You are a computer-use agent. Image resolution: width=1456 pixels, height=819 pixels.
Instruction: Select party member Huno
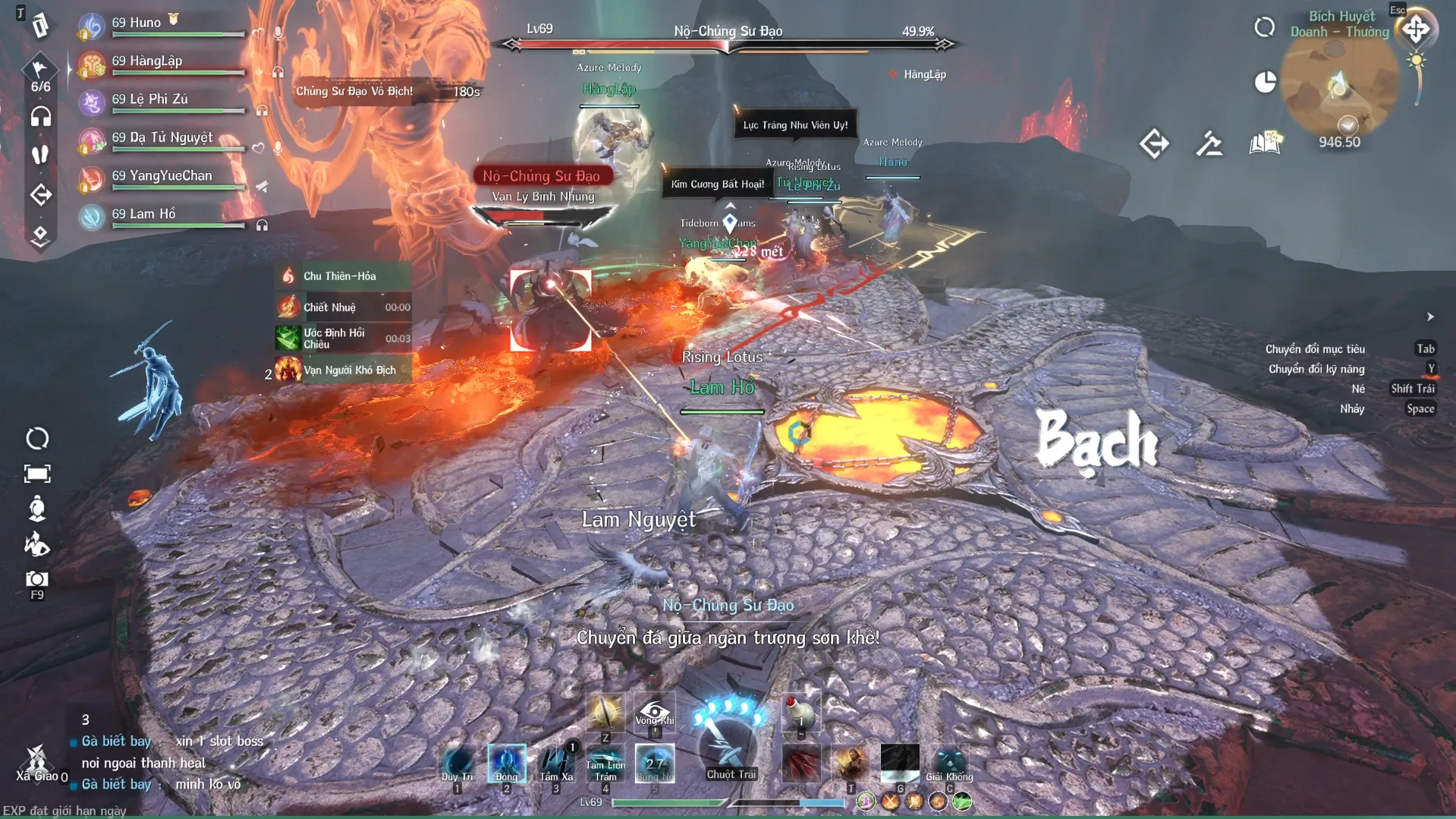(137, 24)
